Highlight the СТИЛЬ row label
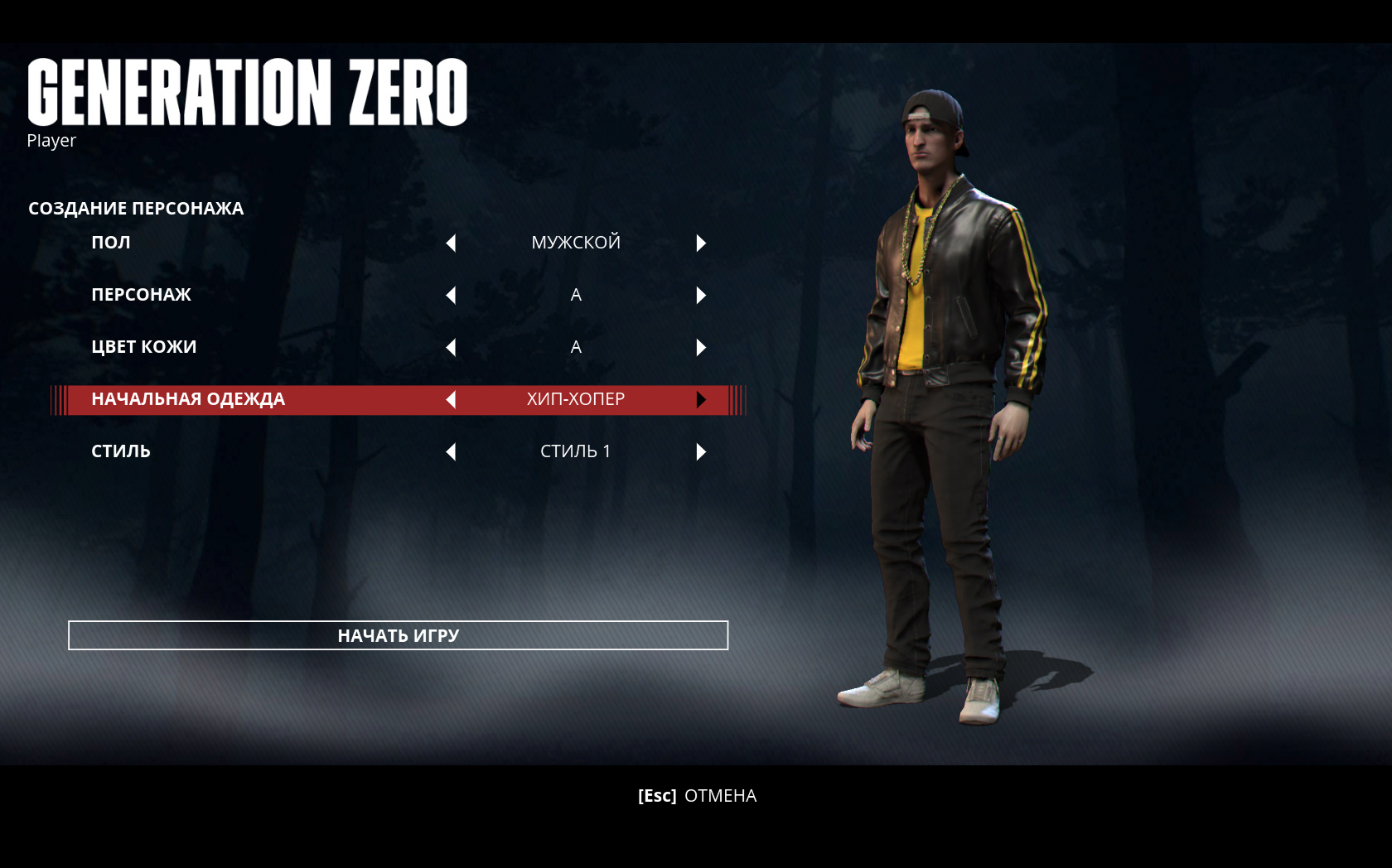Viewport: 1392px width, 868px height. 121,451
